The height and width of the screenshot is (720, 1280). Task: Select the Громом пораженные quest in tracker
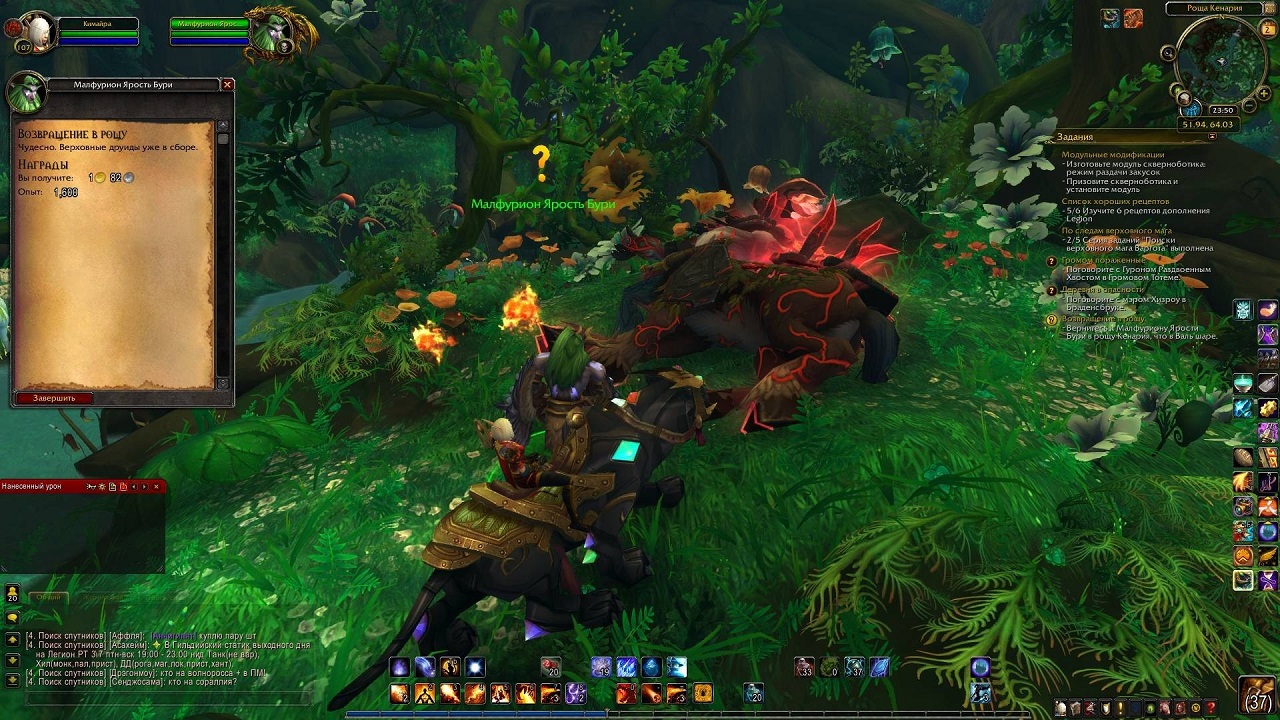1103,260
